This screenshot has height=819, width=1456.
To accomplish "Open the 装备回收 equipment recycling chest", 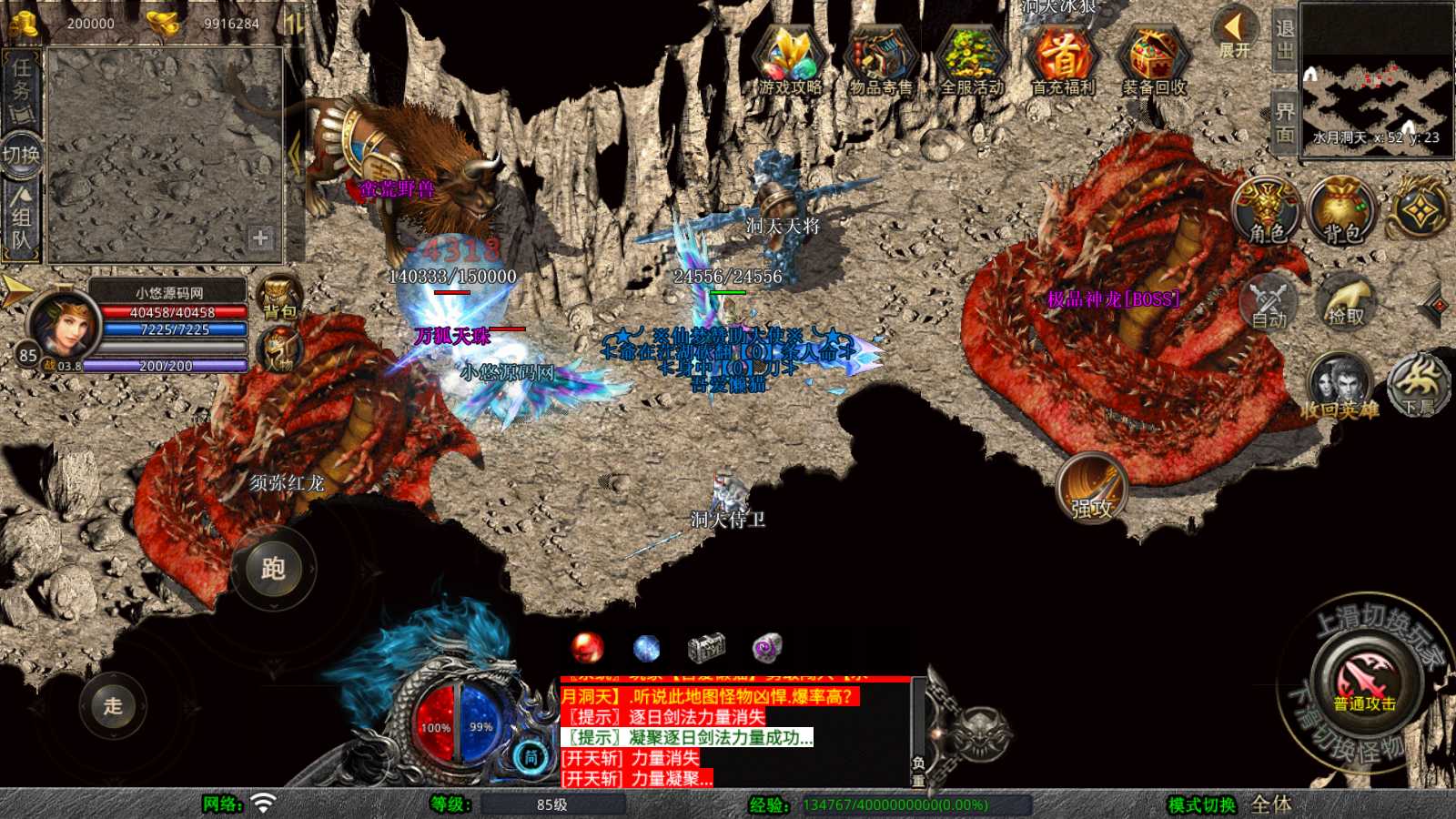I will 1154,62.
